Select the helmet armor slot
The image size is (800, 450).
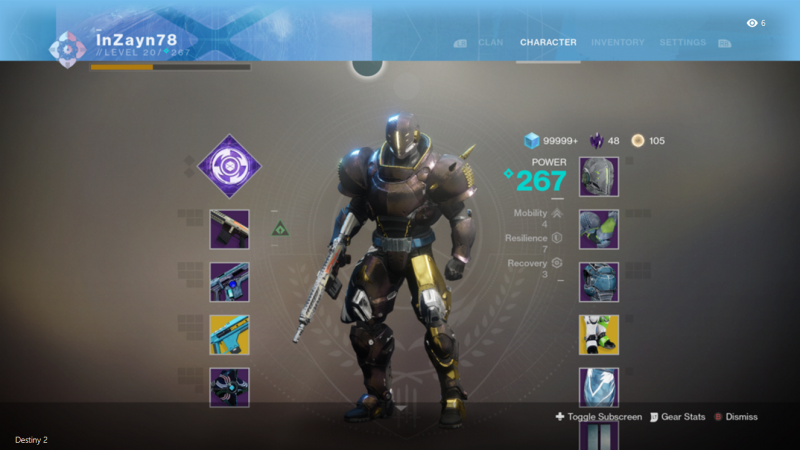(x=599, y=177)
